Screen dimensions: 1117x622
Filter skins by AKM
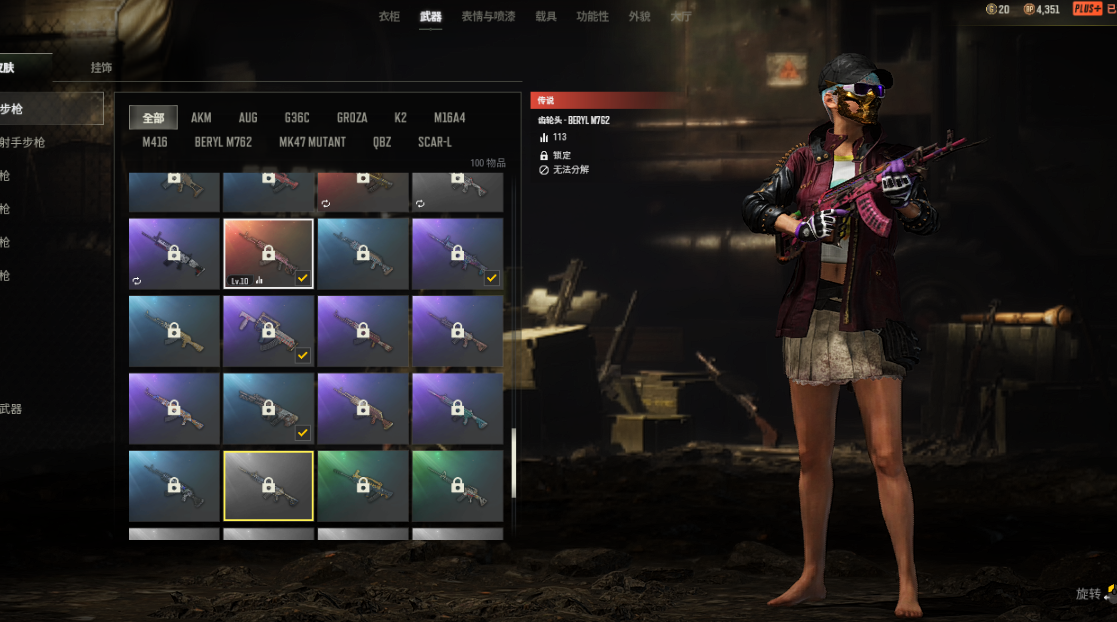pyautogui.click(x=201, y=118)
